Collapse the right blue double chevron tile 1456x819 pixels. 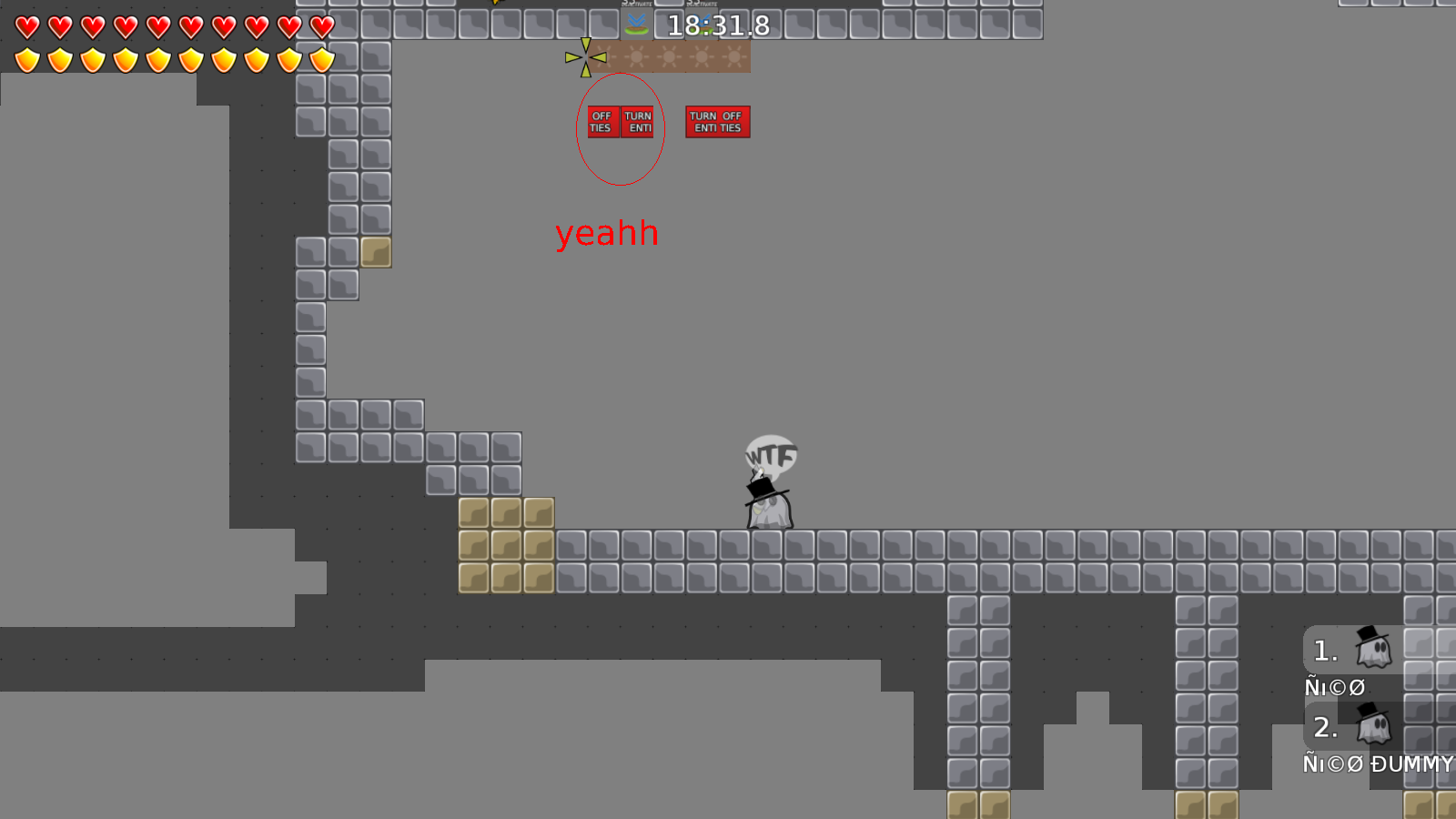click(703, 21)
